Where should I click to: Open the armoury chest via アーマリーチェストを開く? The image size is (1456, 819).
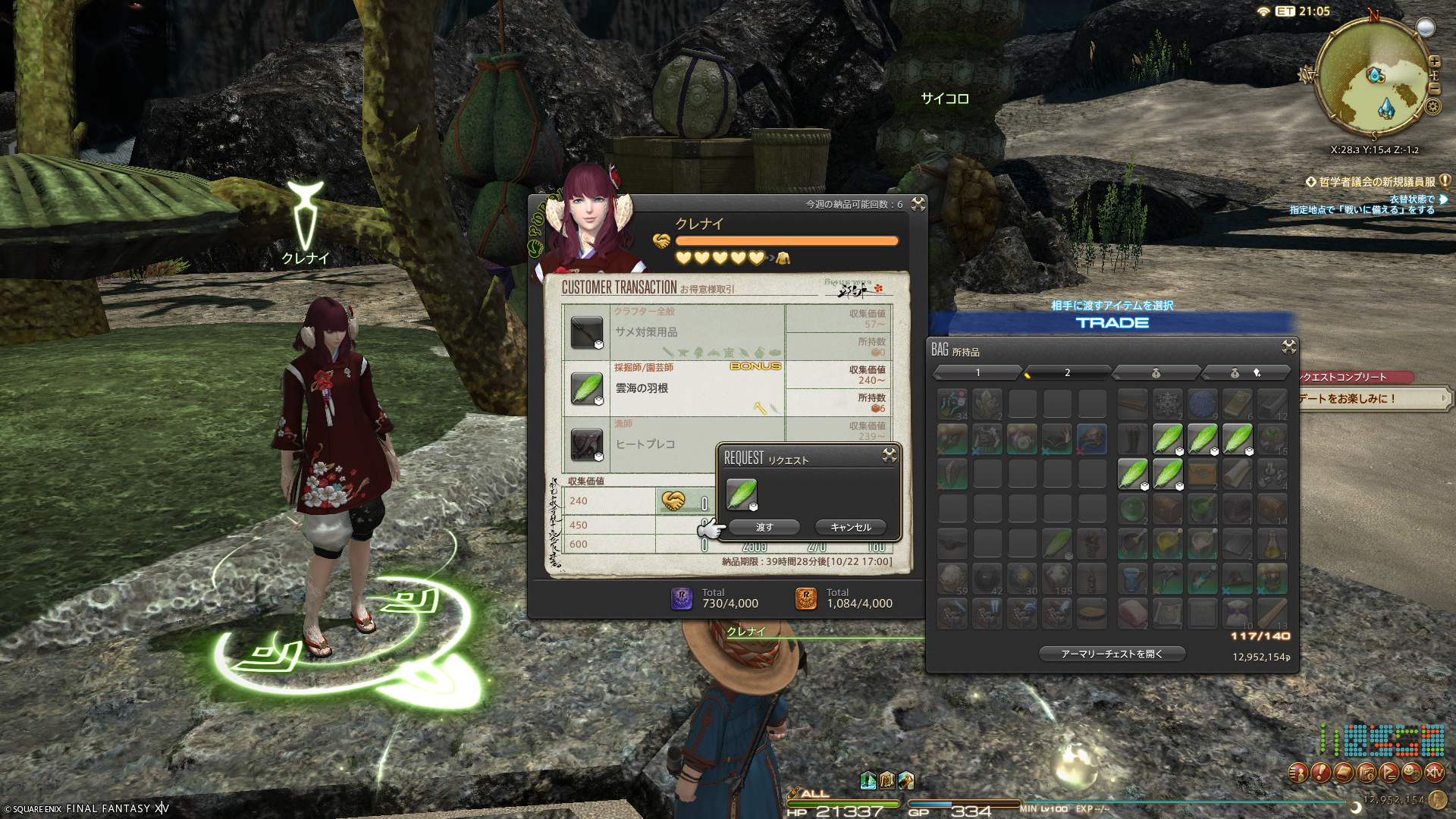pyautogui.click(x=1111, y=654)
